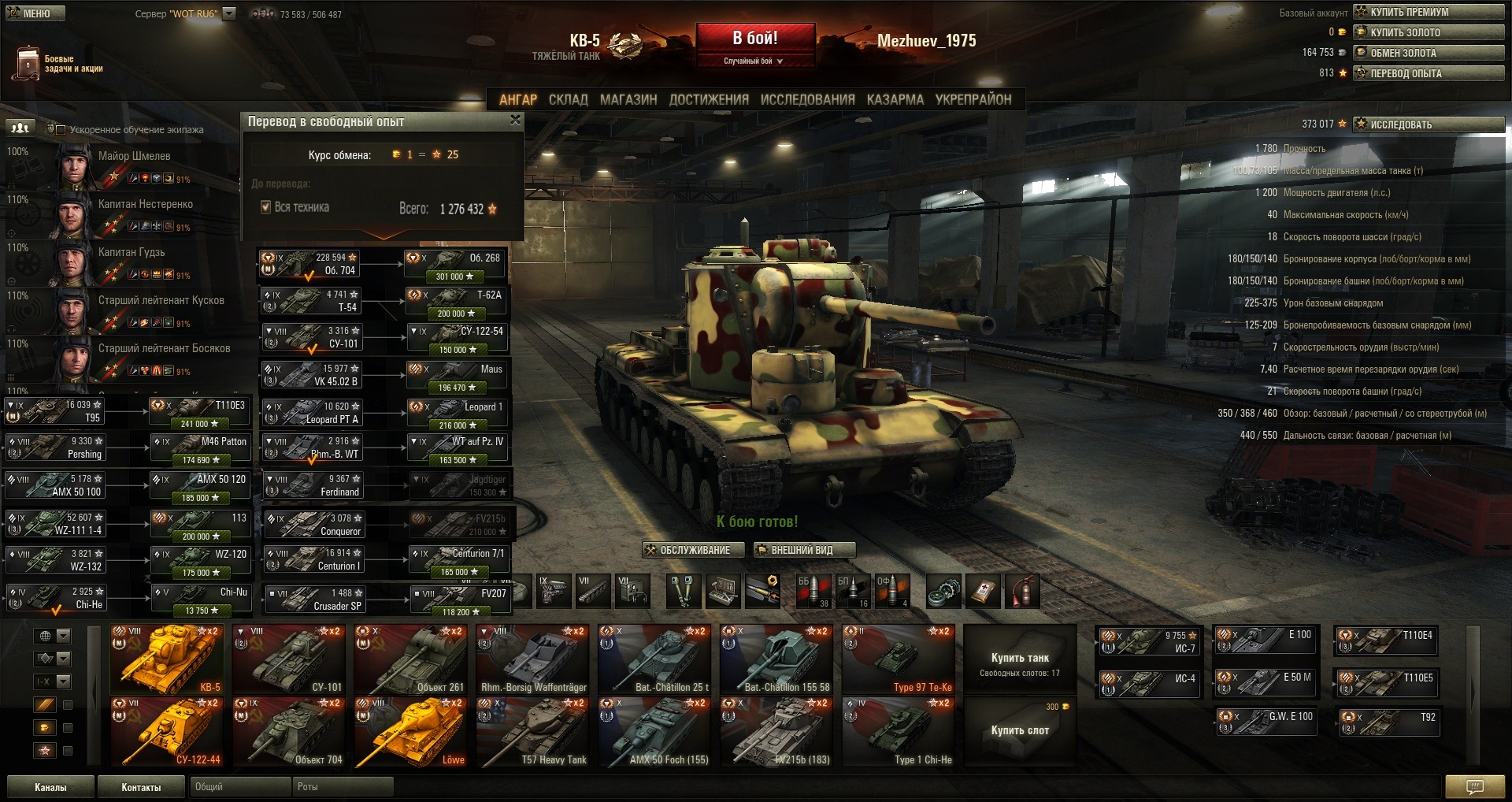The width and height of the screenshot is (1512, 802).
Task: Click the Купить танк tile
Action: click(x=1020, y=661)
